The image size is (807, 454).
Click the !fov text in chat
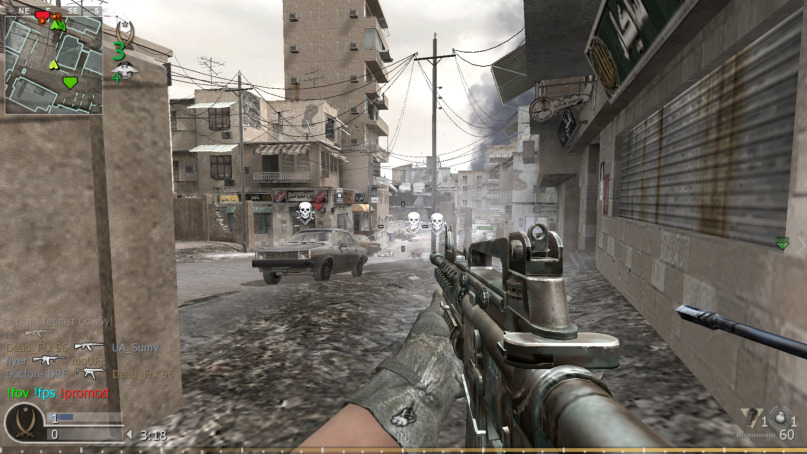click(18, 393)
